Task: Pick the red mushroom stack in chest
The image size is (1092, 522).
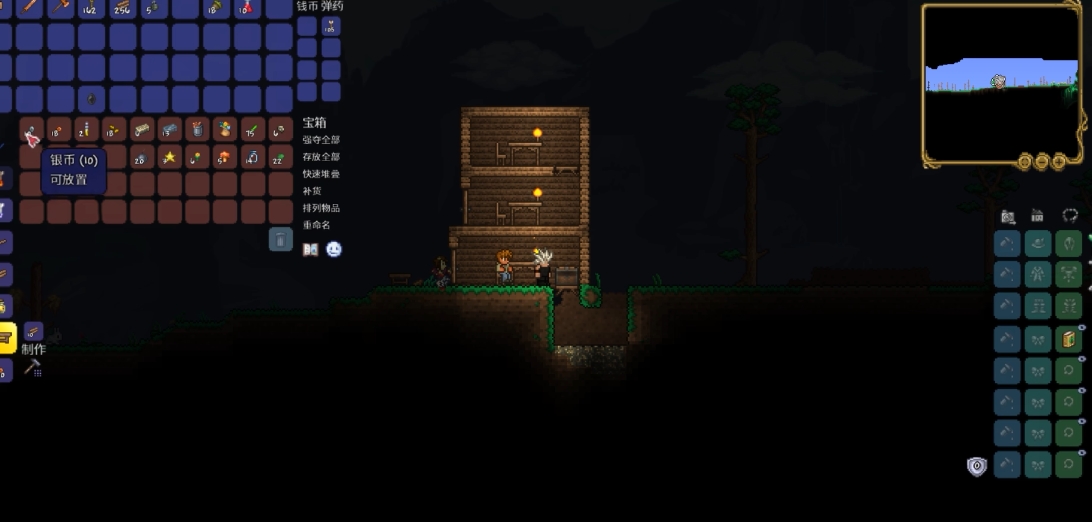Action: tap(225, 157)
